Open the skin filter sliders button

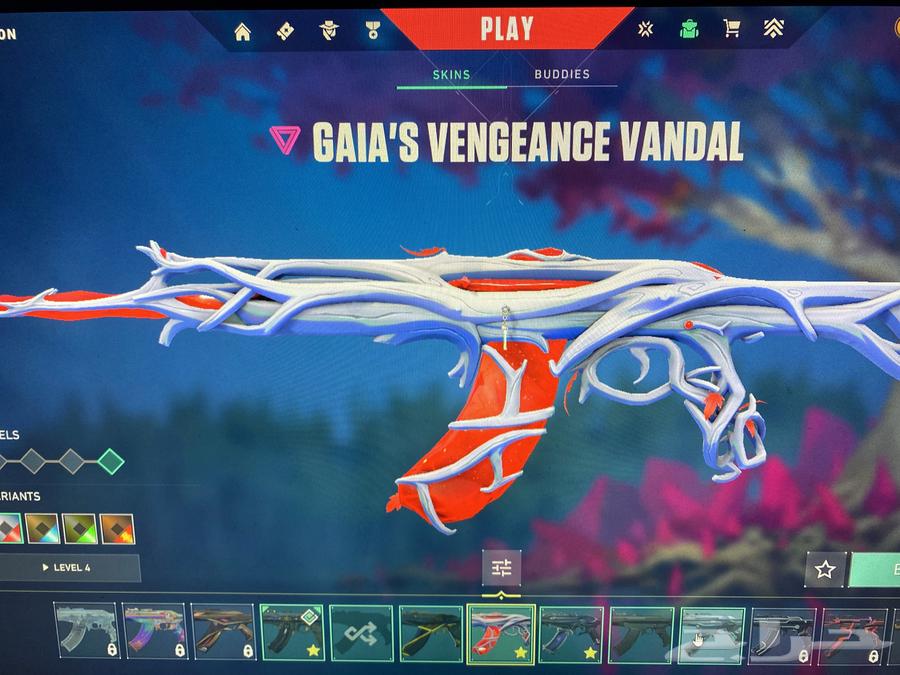pyautogui.click(x=501, y=569)
